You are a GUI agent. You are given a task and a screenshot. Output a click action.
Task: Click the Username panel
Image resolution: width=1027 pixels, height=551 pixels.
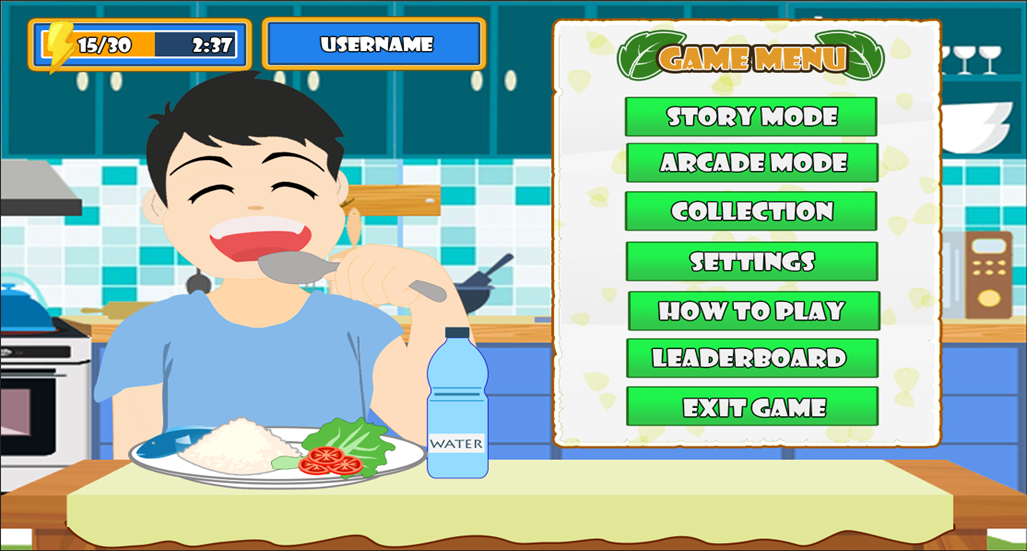coord(374,44)
